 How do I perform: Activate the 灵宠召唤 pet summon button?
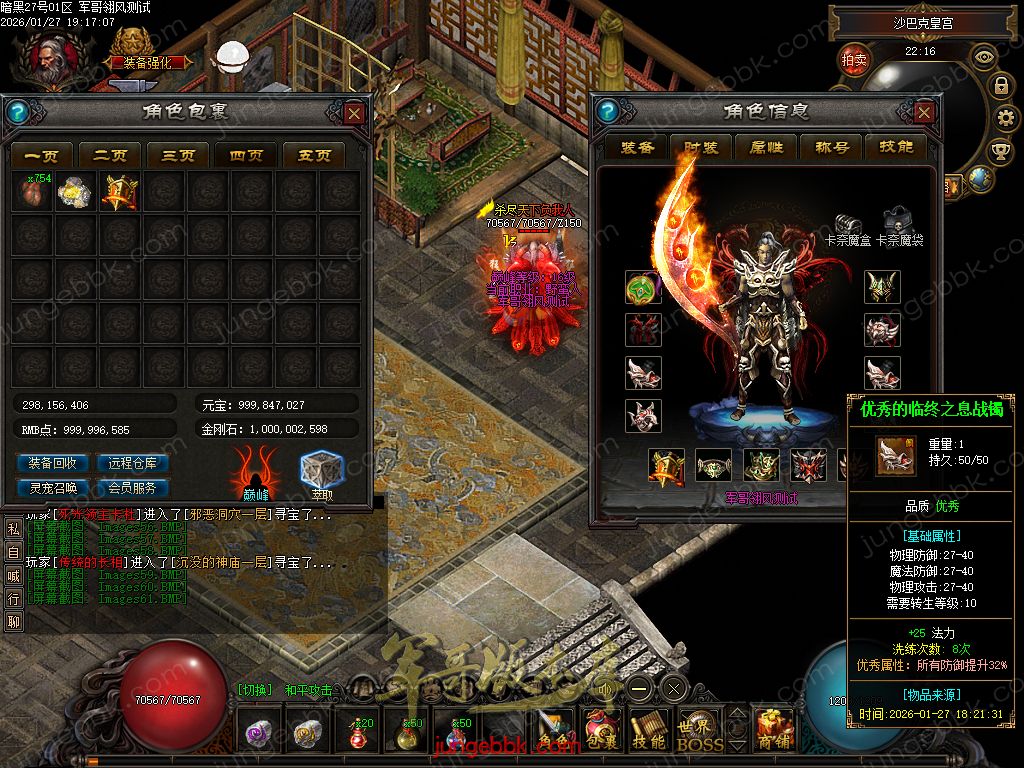[53, 488]
